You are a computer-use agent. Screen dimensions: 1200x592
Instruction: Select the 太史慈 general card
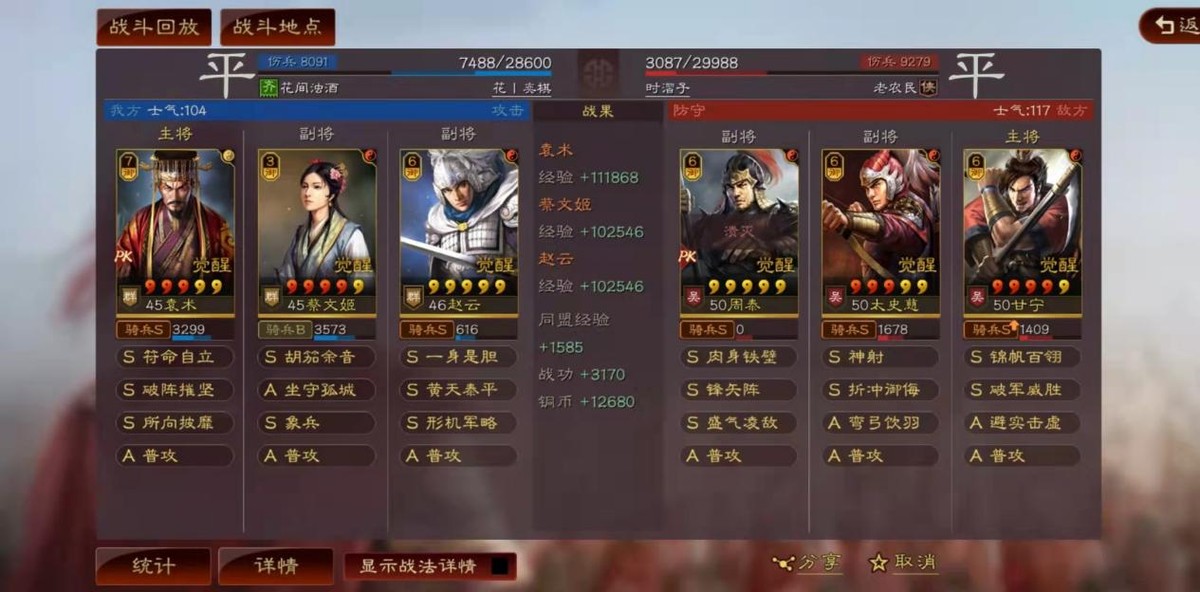[881, 230]
